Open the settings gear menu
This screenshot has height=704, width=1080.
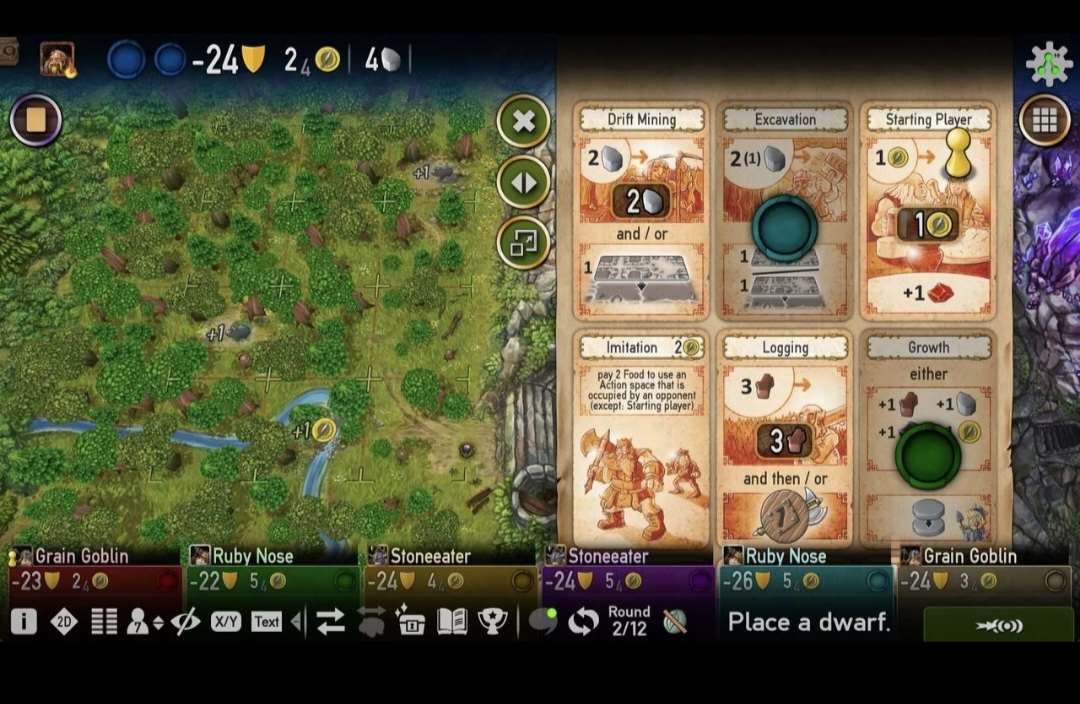[x=1048, y=63]
